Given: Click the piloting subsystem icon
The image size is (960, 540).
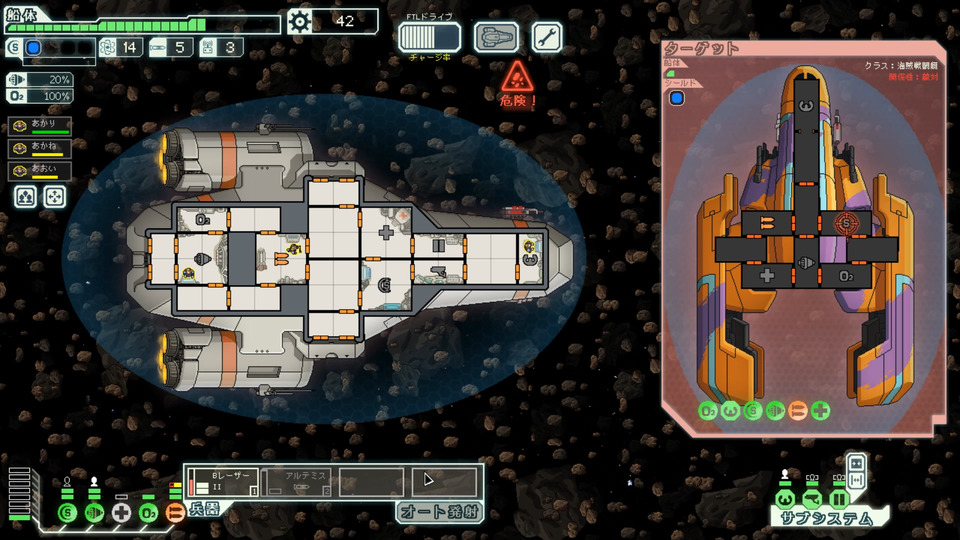Looking at the screenshot, I should [x=786, y=498].
